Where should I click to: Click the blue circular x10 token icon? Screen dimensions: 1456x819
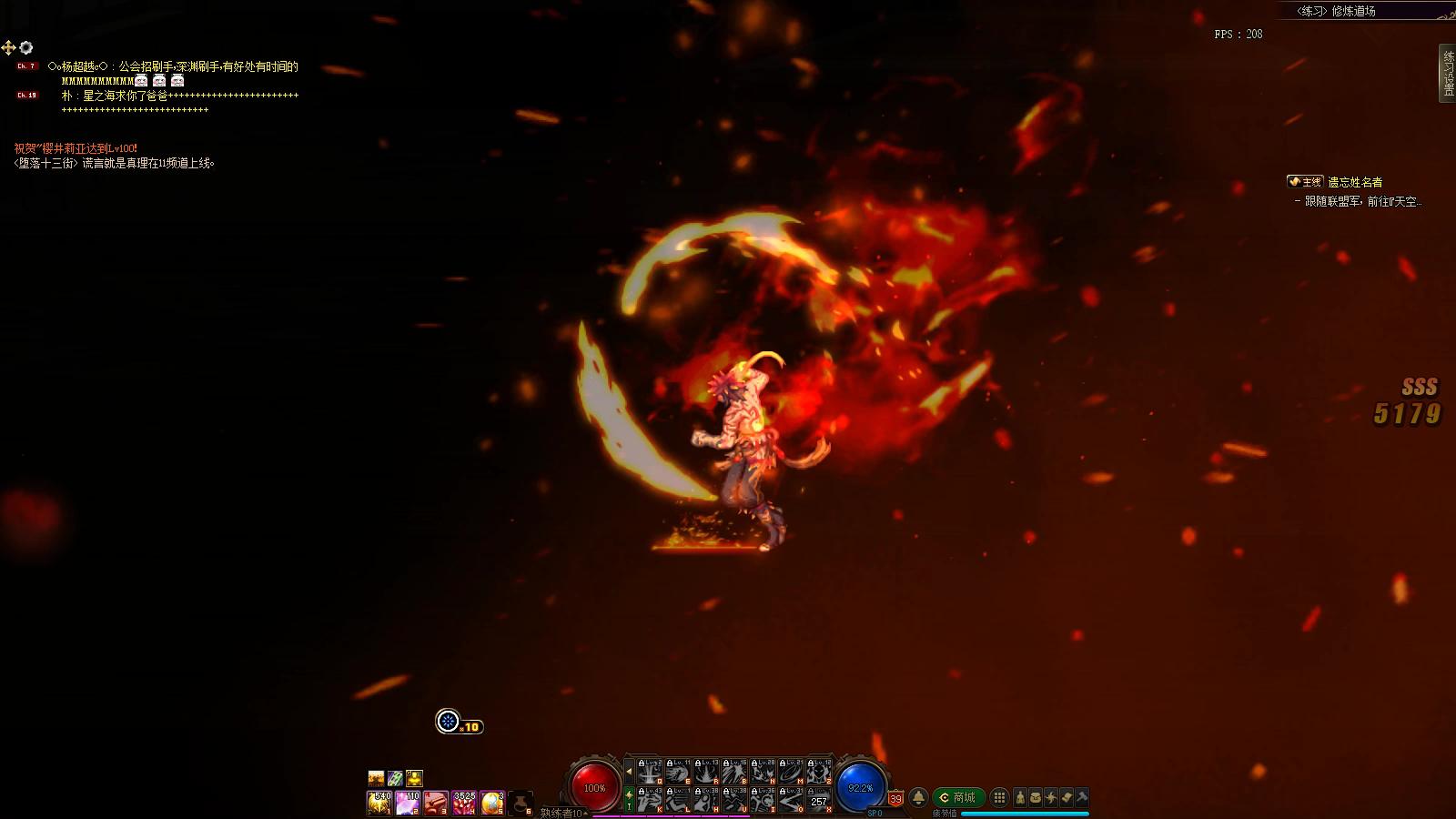tap(448, 722)
